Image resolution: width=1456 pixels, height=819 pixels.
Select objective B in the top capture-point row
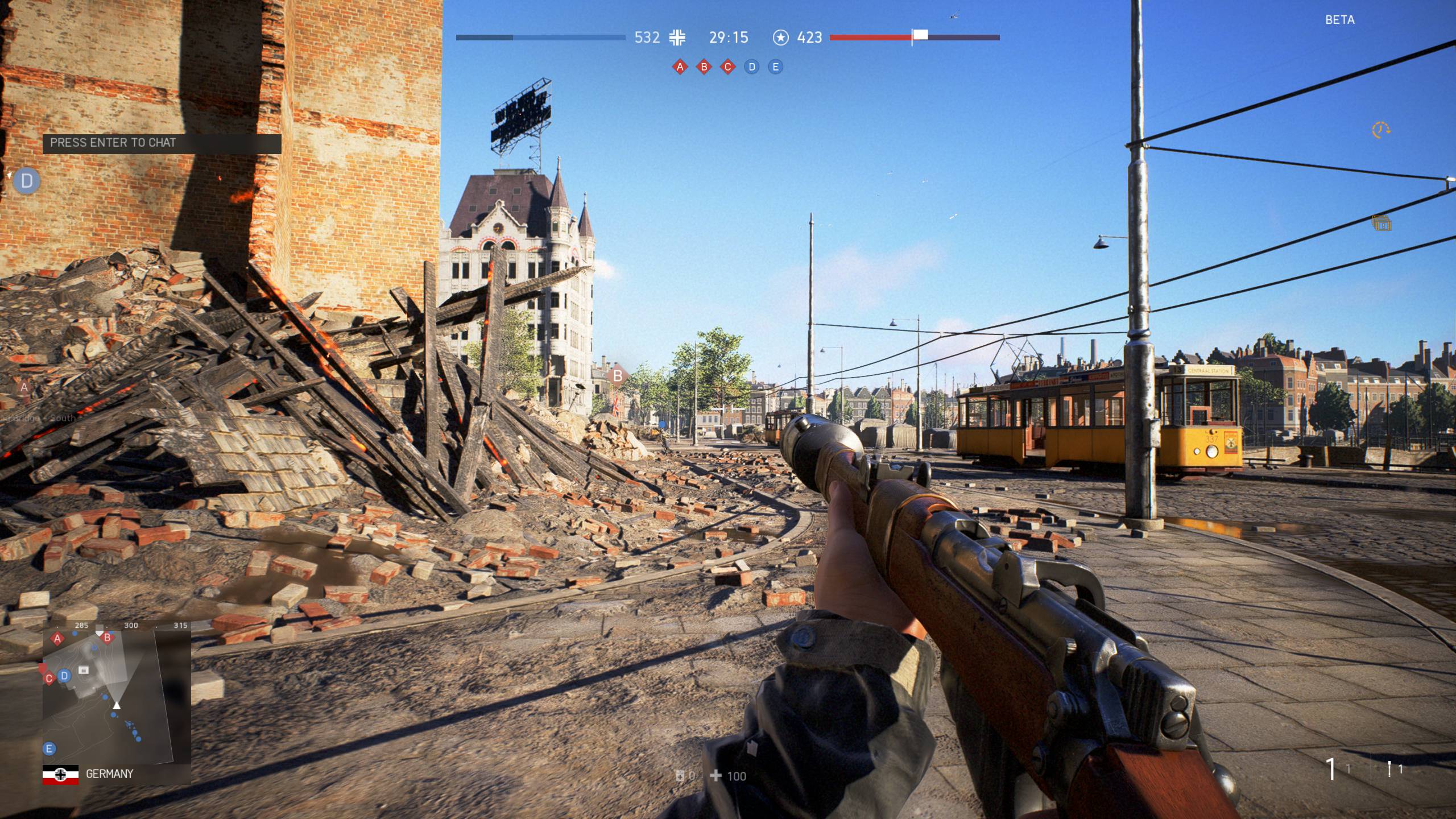click(x=704, y=67)
